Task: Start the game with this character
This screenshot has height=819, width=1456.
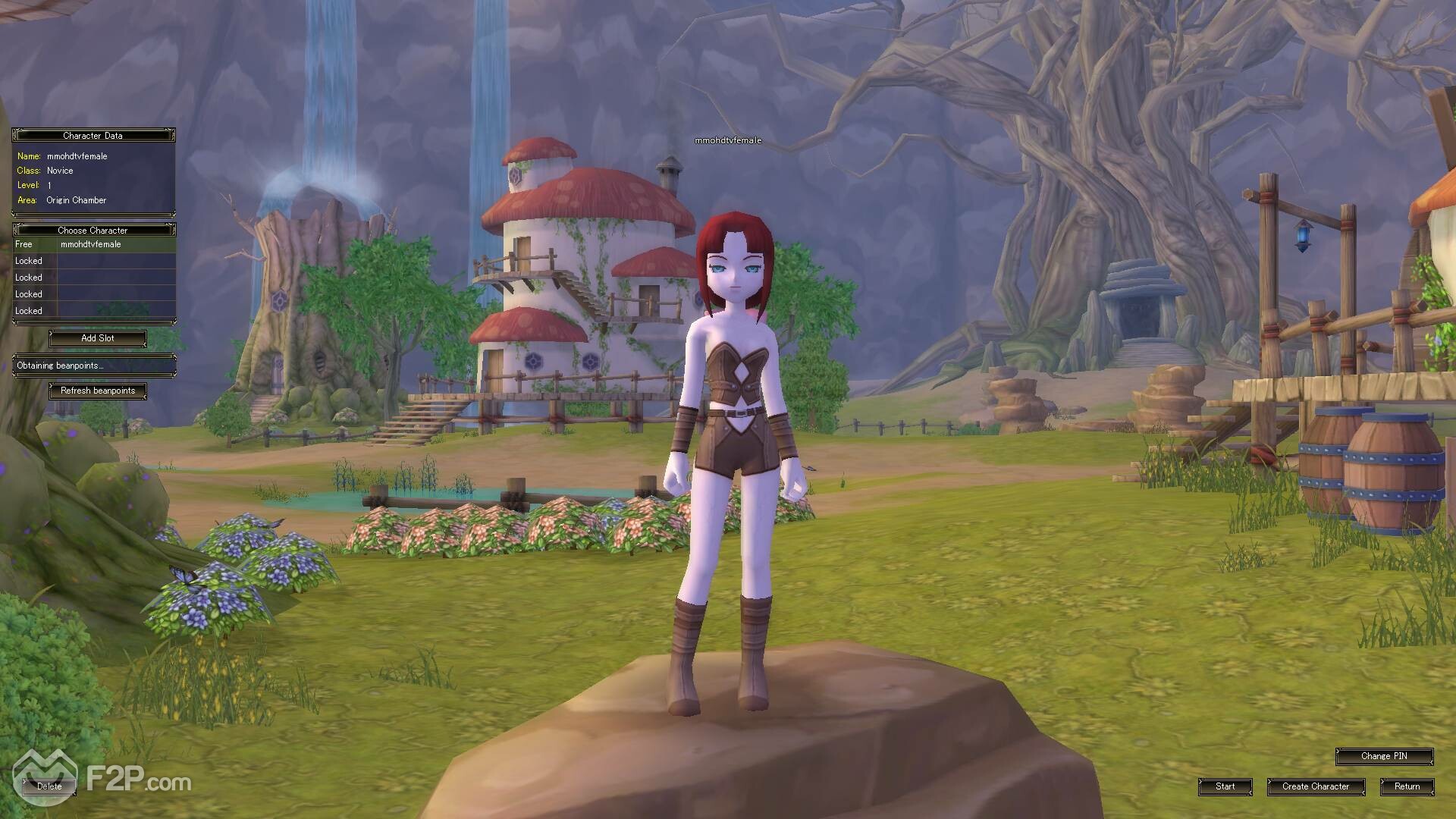Action: 1225,786
